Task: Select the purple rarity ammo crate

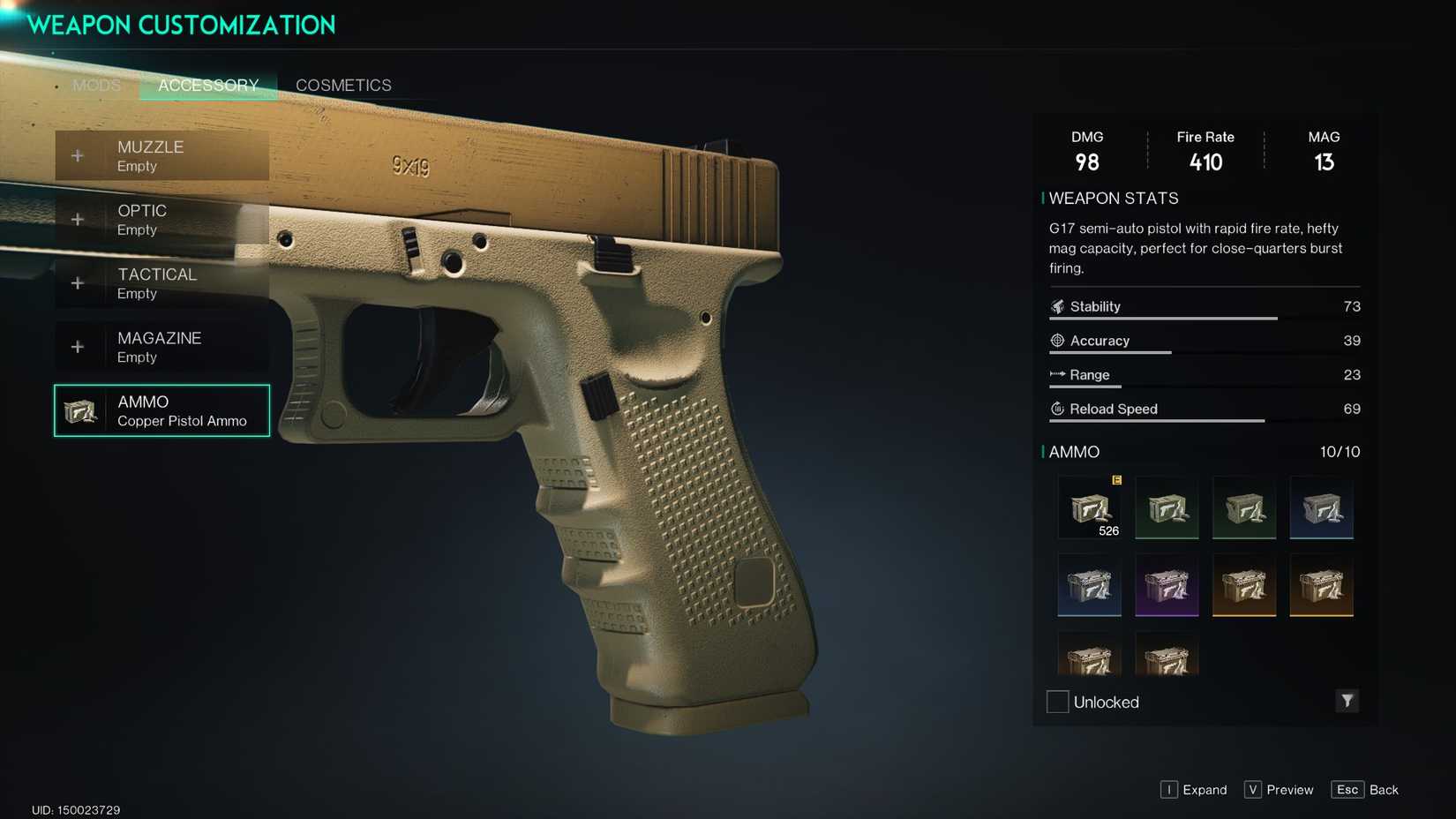Action: coord(1167,585)
